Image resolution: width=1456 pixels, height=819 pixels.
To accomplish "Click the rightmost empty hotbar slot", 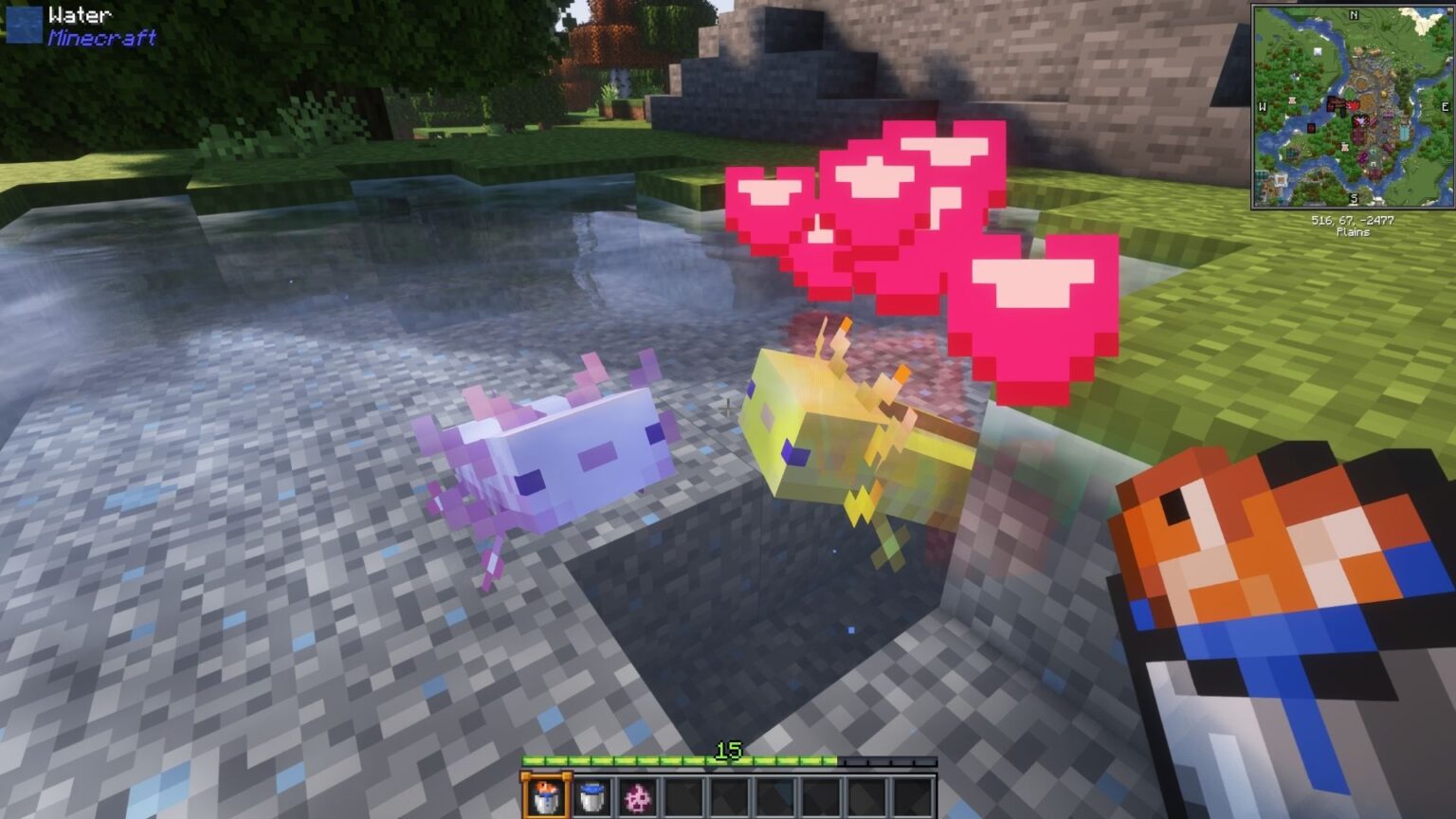I will click(913, 796).
